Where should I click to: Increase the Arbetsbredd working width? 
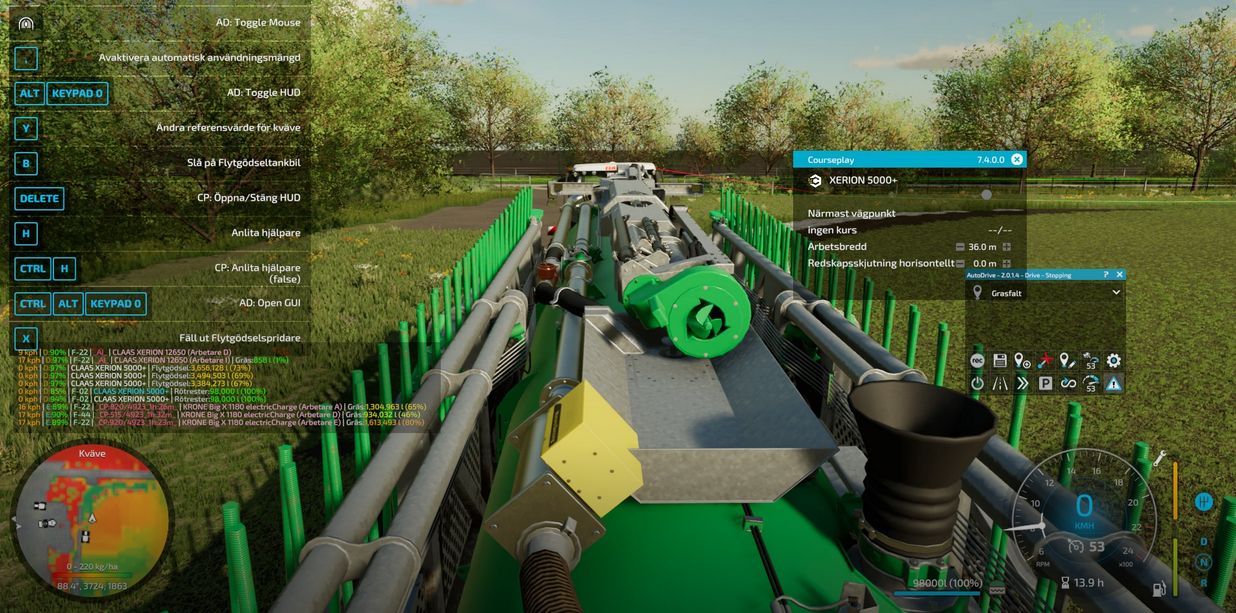click(1007, 247)
